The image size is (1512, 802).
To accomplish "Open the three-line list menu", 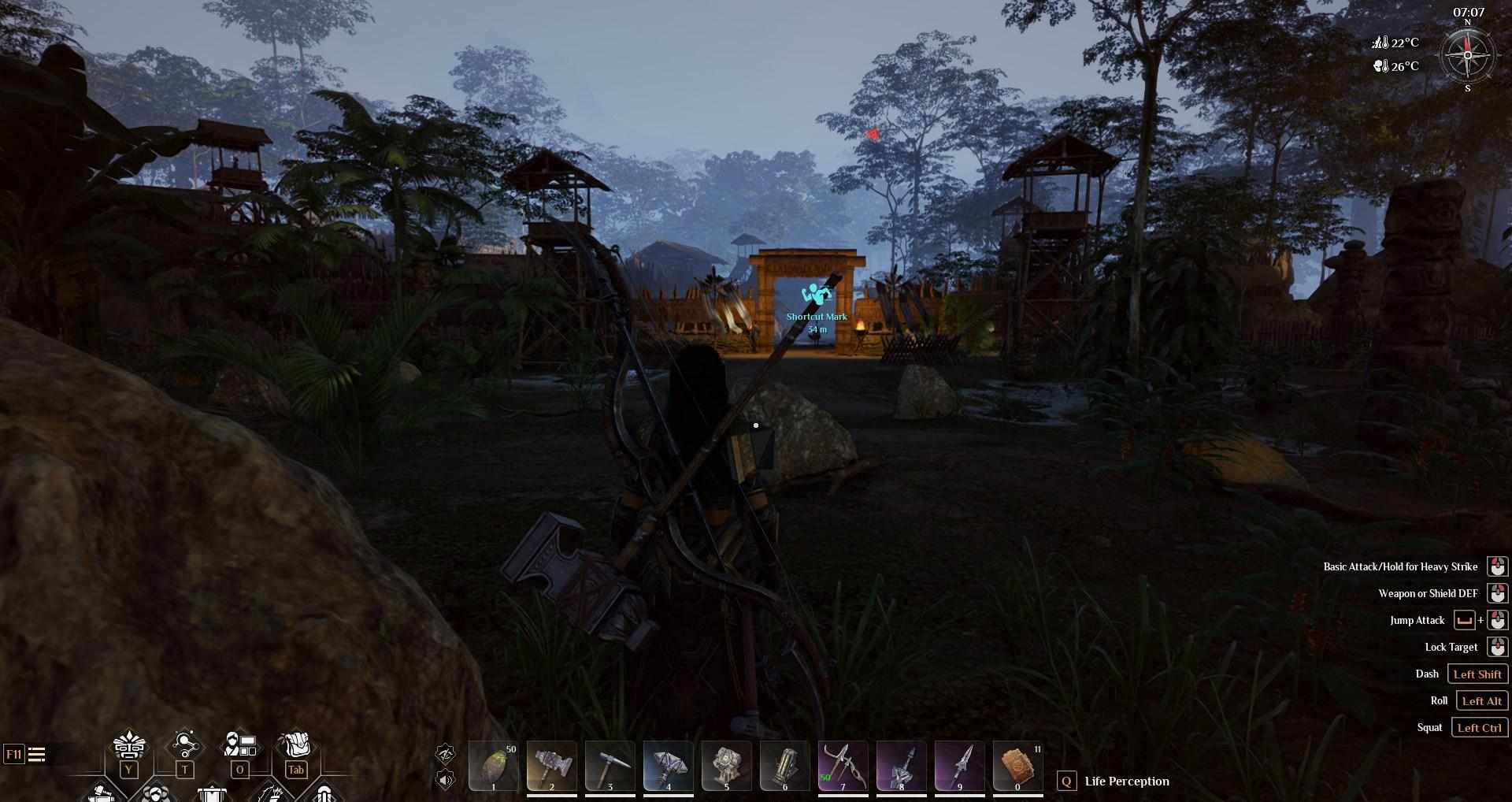I will [36, 755].
